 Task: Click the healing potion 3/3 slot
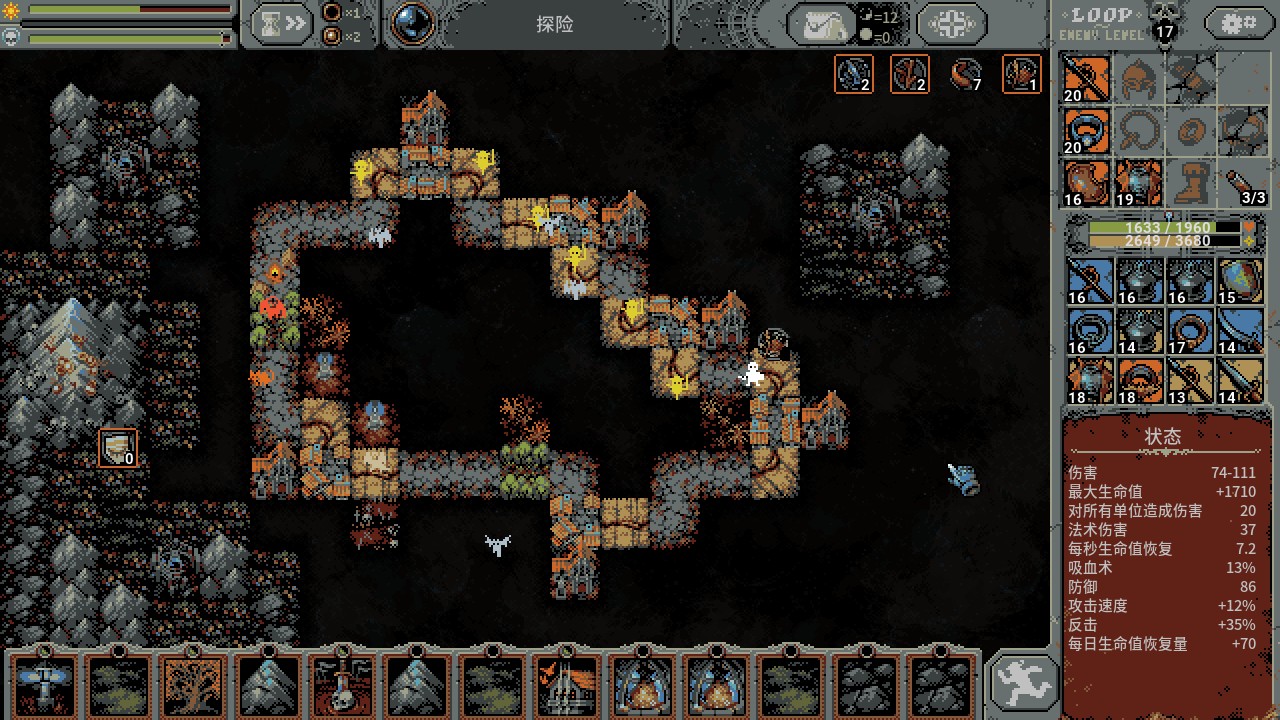coord(1242,183)
